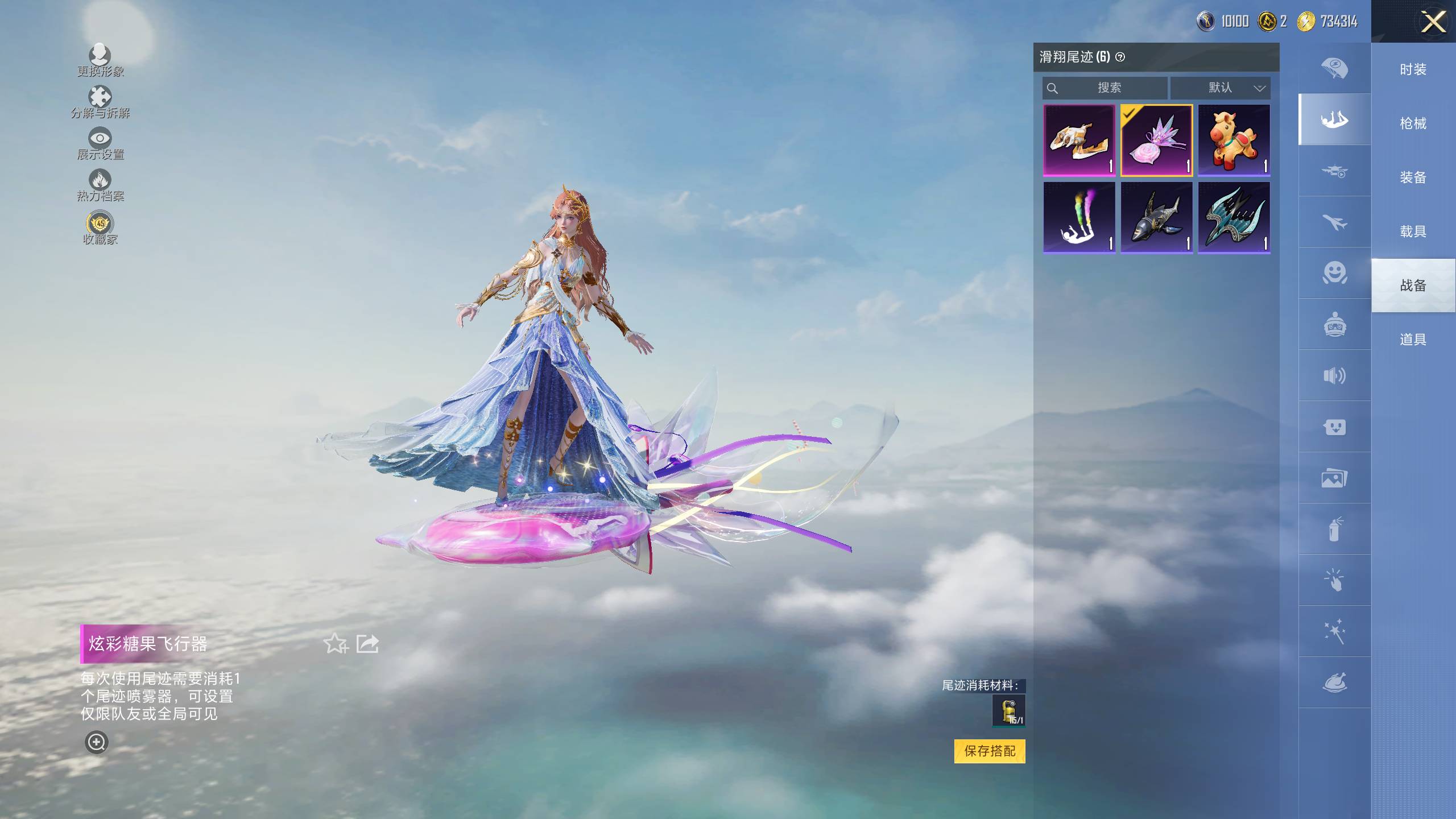Pick the white and gold mecha trail

pyautogui.click(x=1079, y=140)
